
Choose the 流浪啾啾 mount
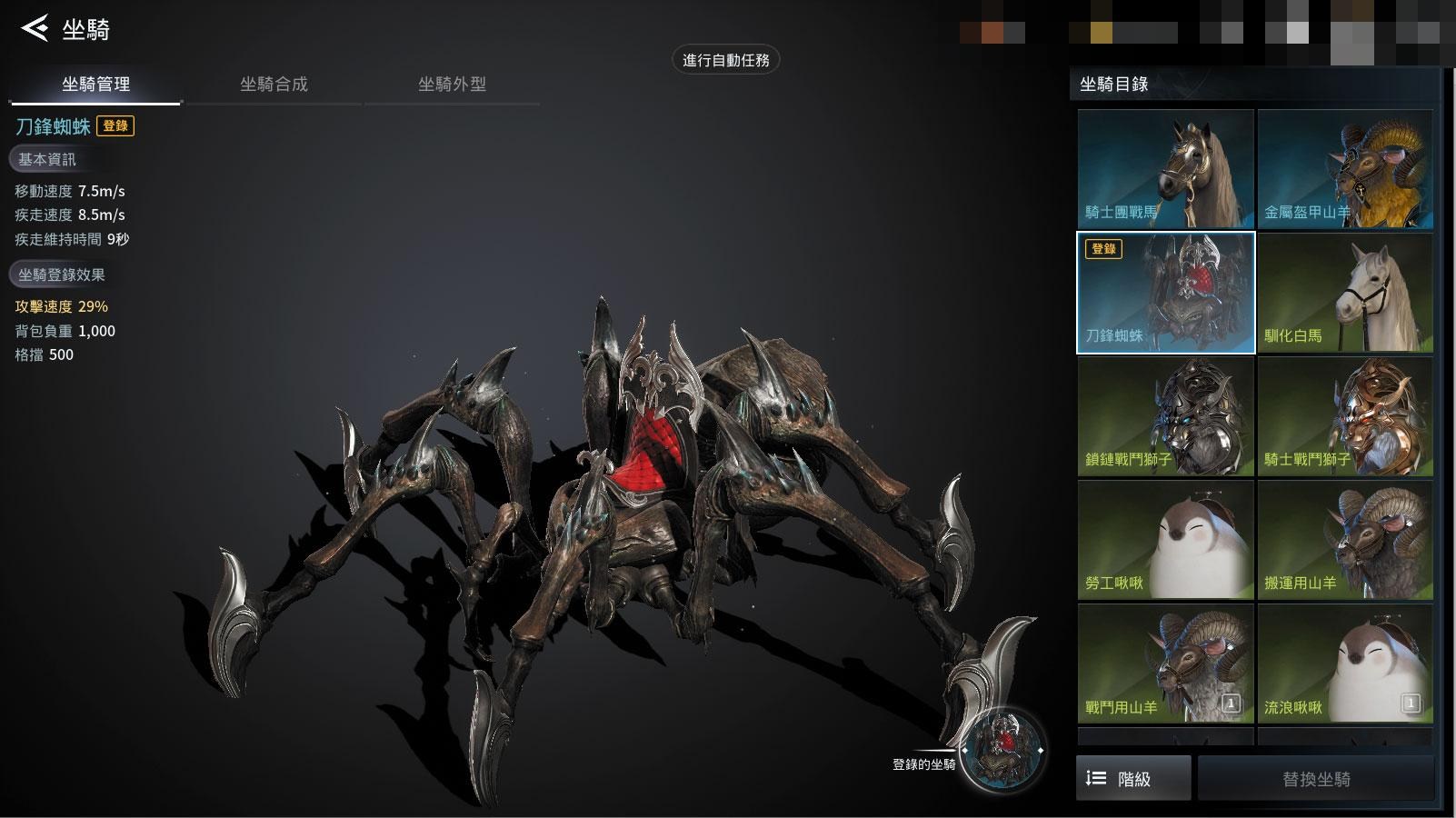tap(1345, 663)
